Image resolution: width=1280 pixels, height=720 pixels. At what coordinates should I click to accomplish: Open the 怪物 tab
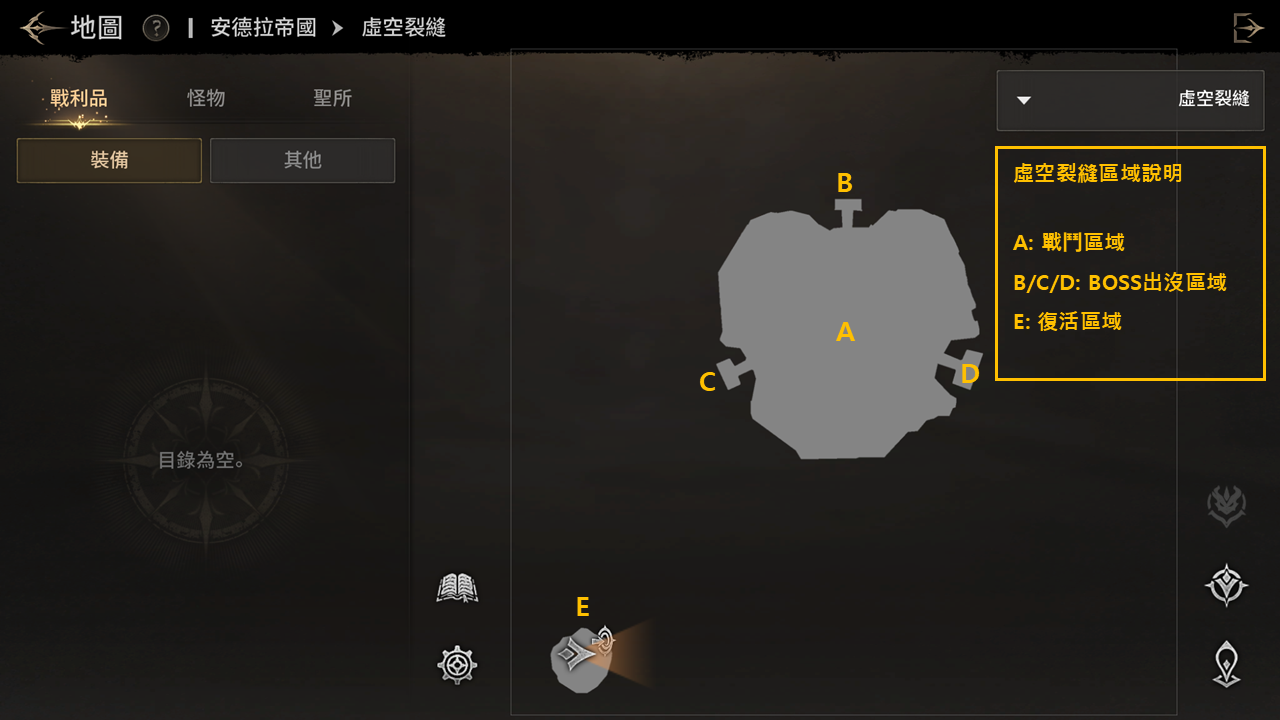click(206, 98)
